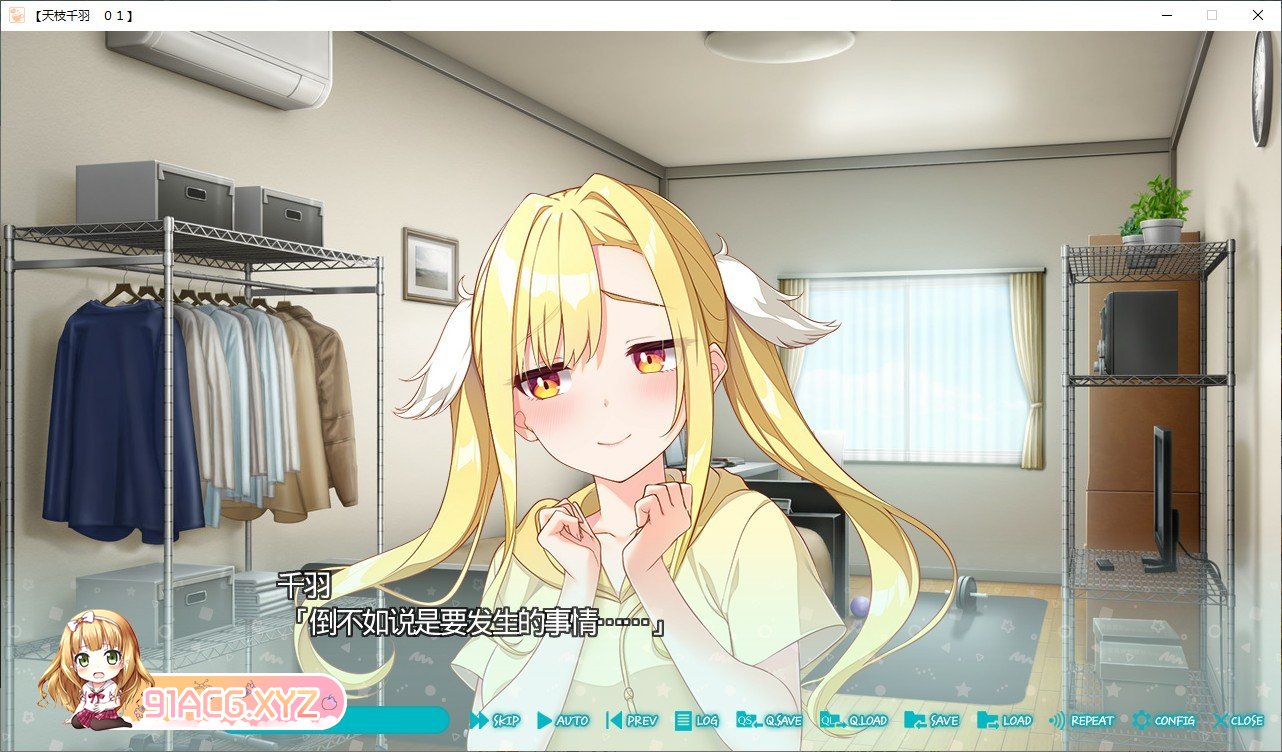
Task: Go back with the PREV button
Action: (x=632, y=720)
